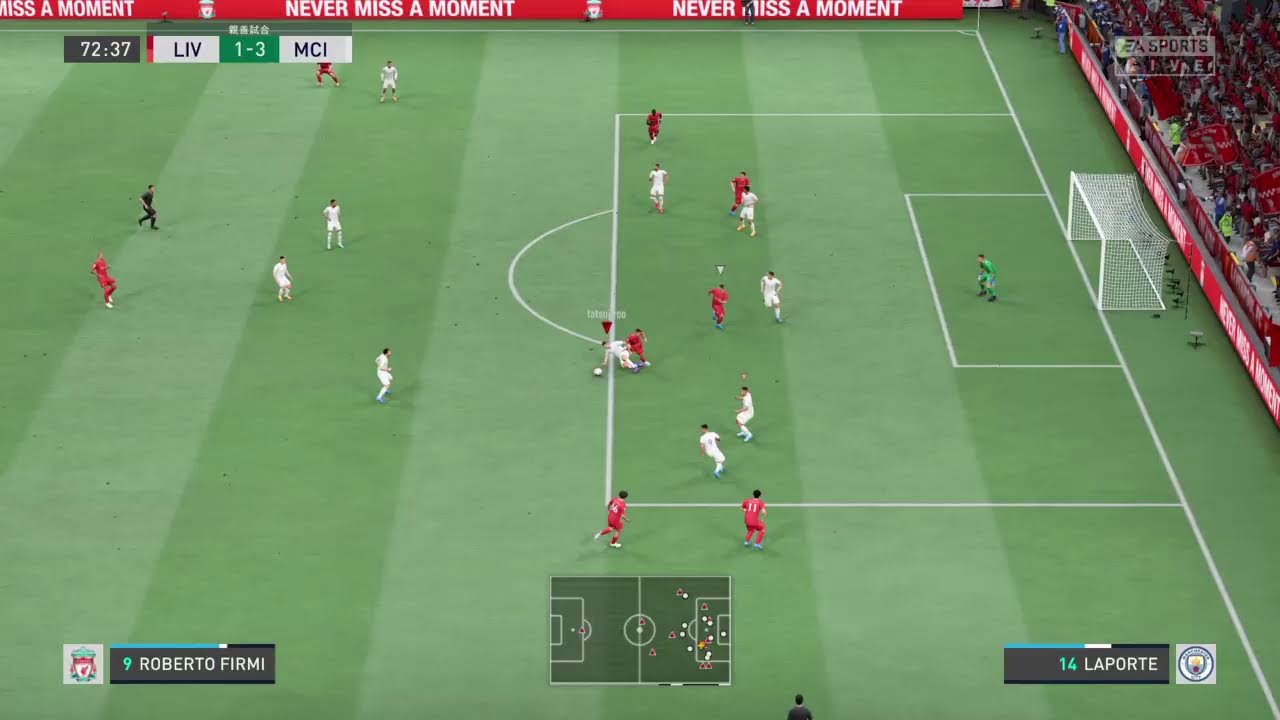The height and width of the screenshot is (720, 1280).
Task: Select the Manchester City club crest icon
Action: coord(1196,664)
